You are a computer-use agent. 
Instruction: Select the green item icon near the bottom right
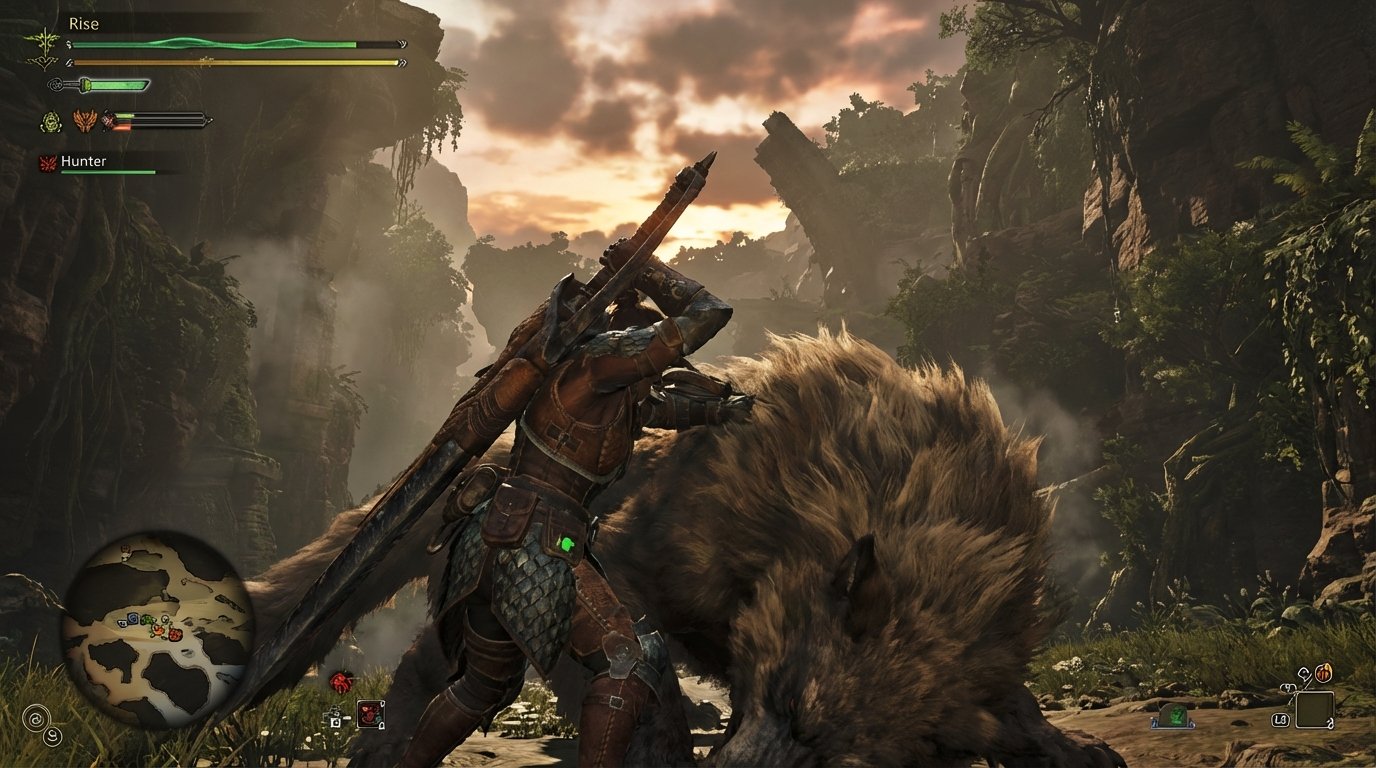[x=1173, y=715]
